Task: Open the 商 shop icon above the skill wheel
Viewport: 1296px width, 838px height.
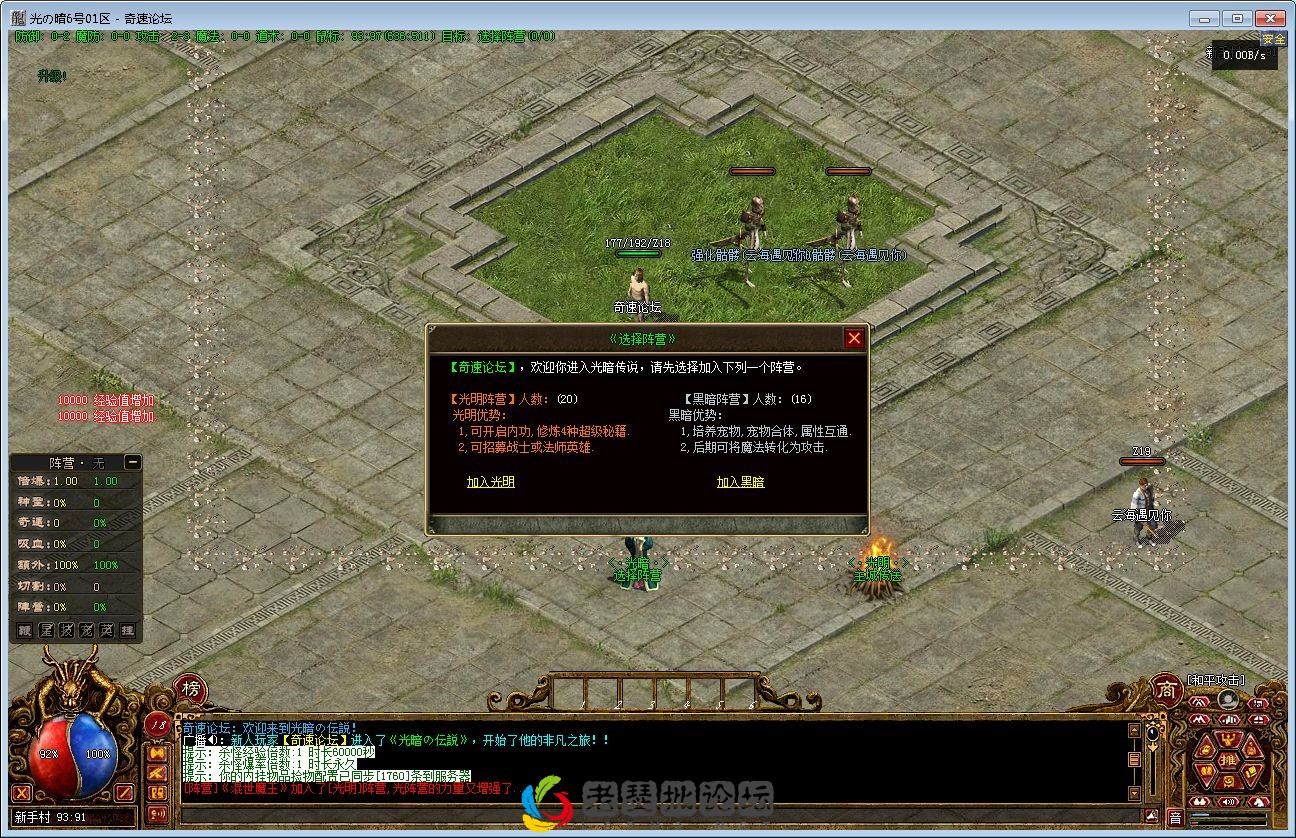Action: [x=1164, y=690]
